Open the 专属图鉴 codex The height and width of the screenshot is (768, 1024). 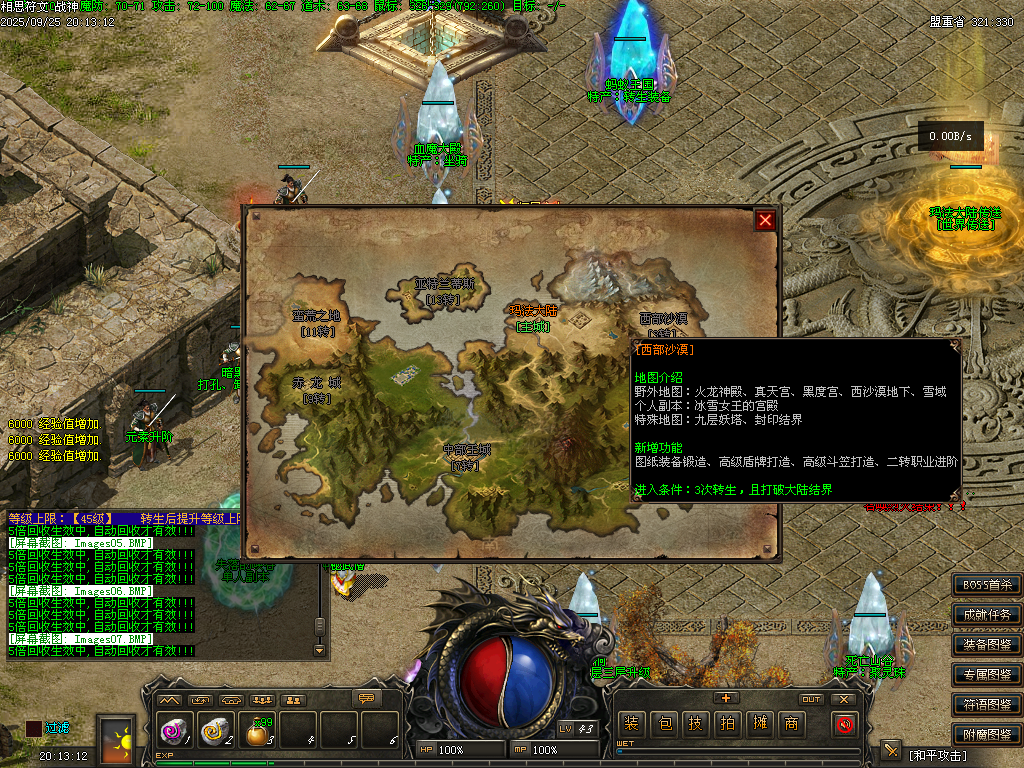[x=987, y=675]
